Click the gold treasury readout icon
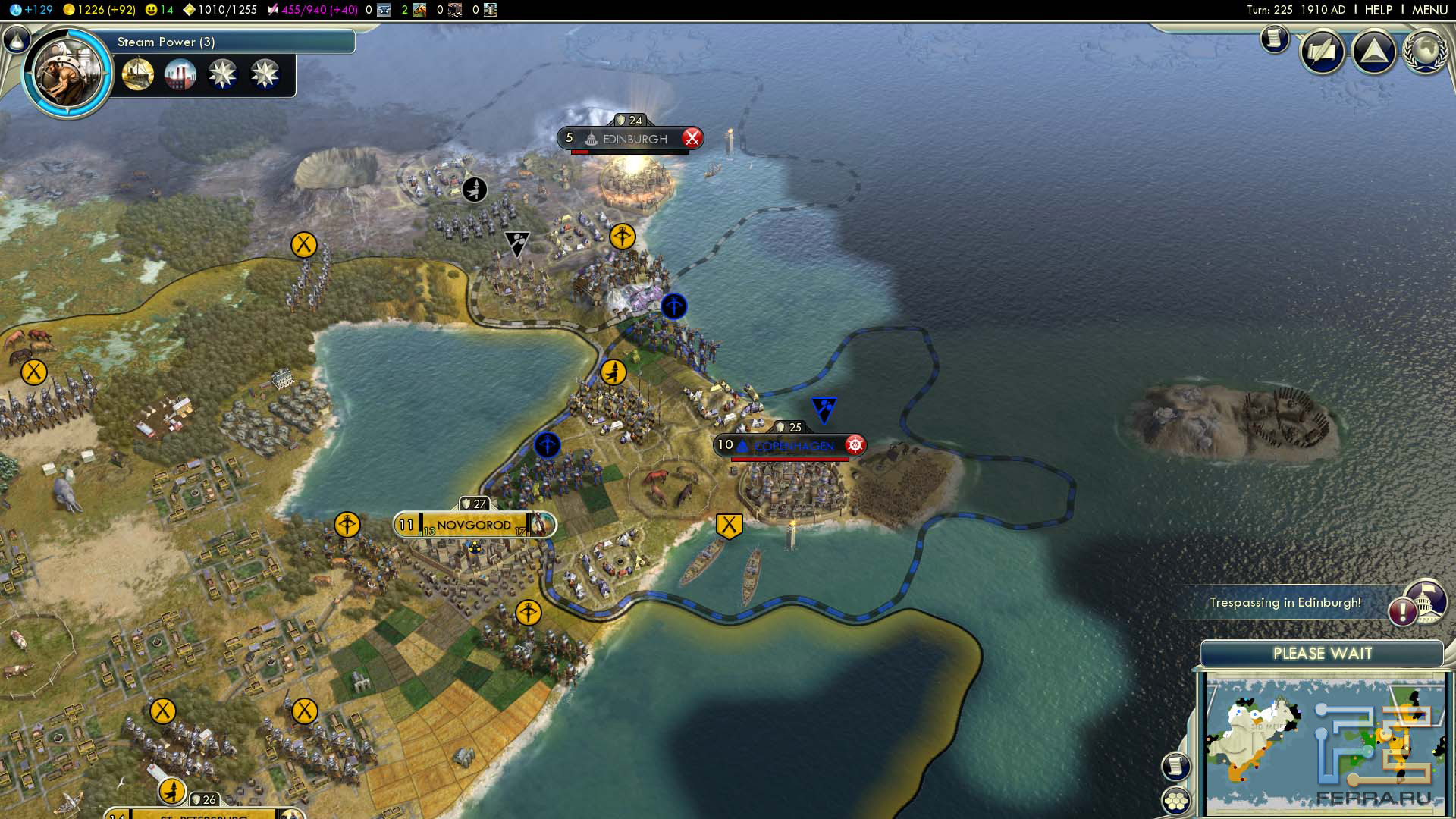The height and width of the screenshot is (819, 1456). click(x=68, y=10)
